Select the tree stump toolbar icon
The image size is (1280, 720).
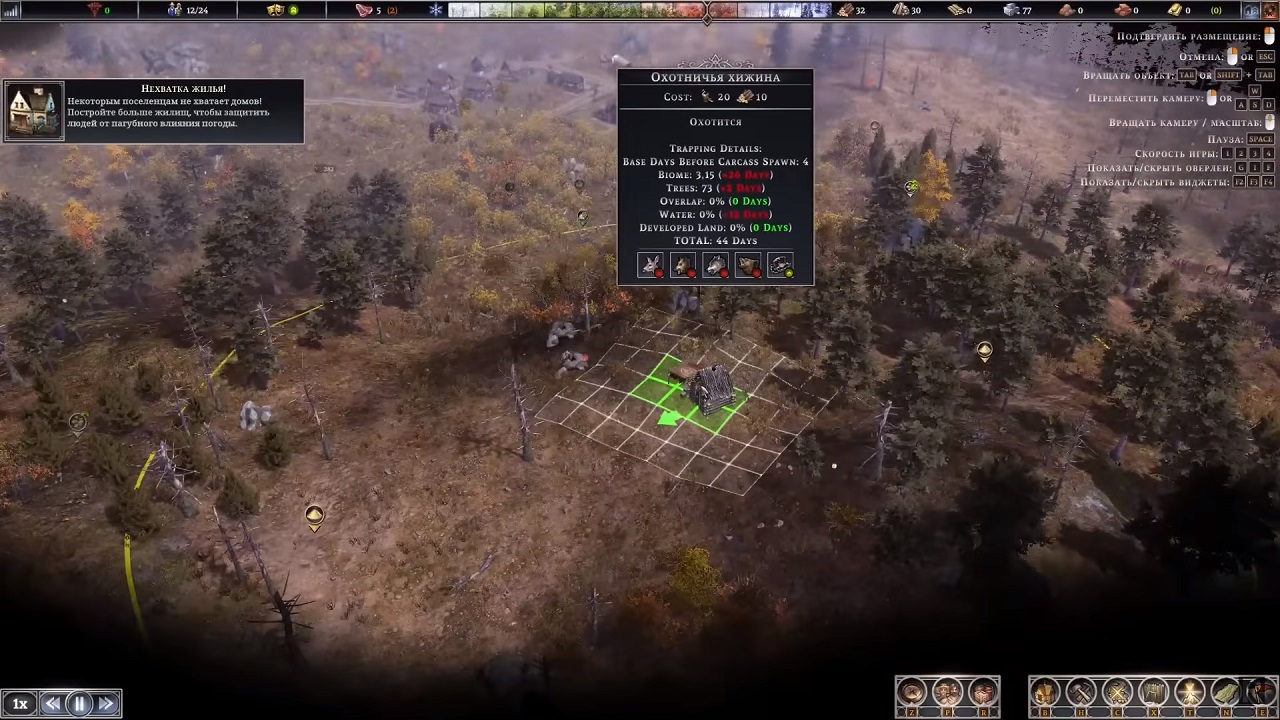point(911,692)
